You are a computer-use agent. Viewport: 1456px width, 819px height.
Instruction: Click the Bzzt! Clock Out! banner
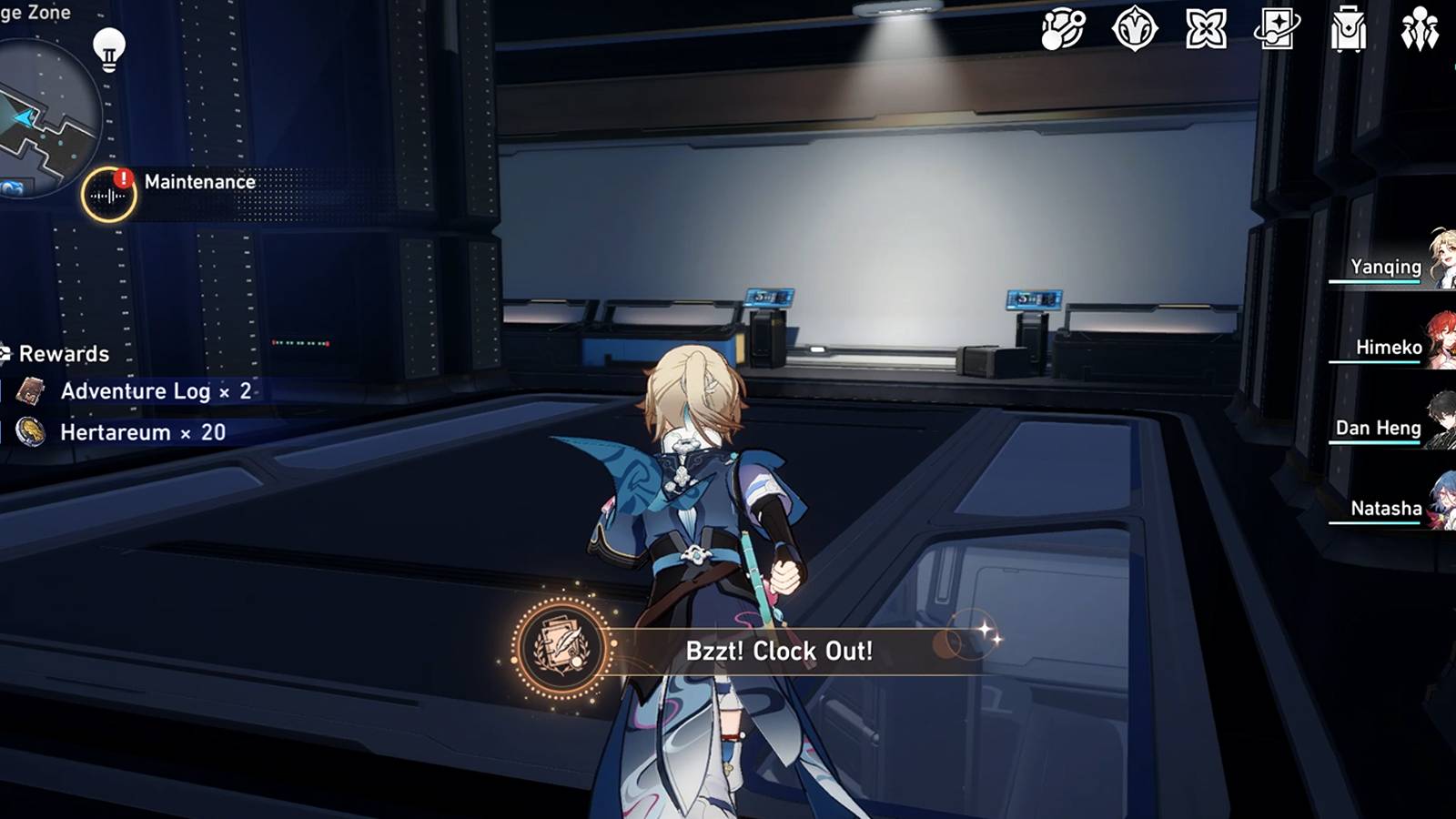click(781, 651)
